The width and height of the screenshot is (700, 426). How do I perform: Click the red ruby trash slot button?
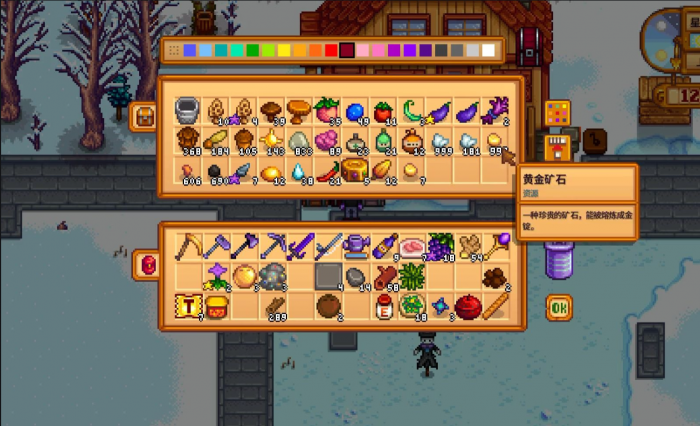[x=144, y=265]
